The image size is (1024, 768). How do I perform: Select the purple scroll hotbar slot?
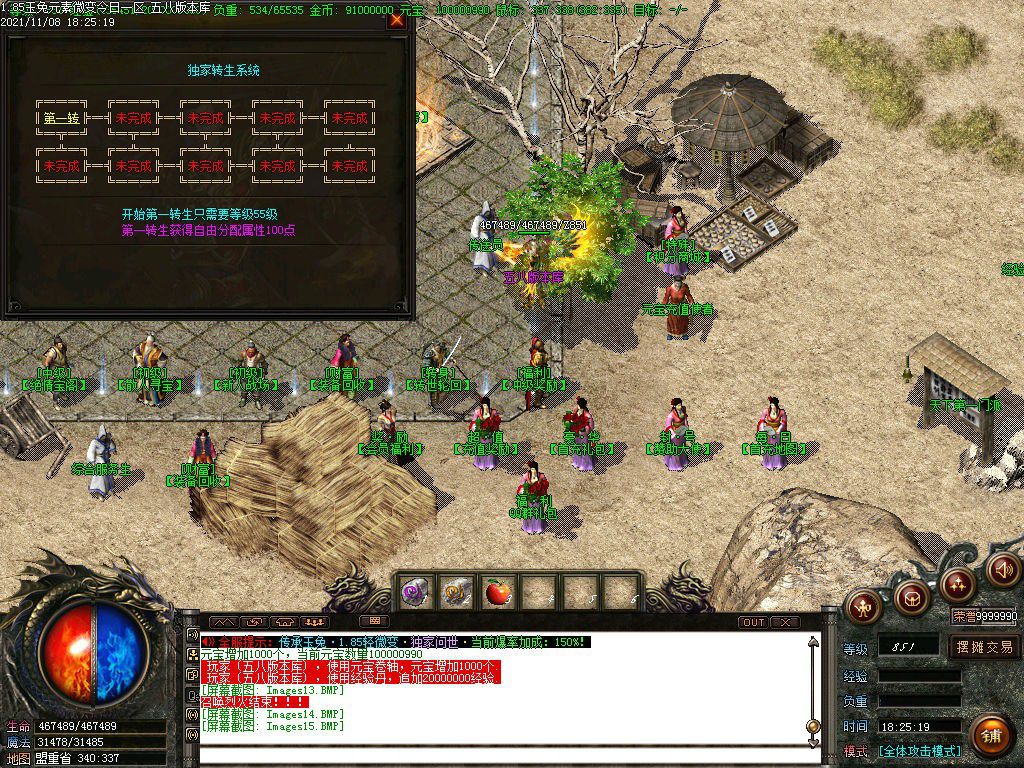click(416, 593)
